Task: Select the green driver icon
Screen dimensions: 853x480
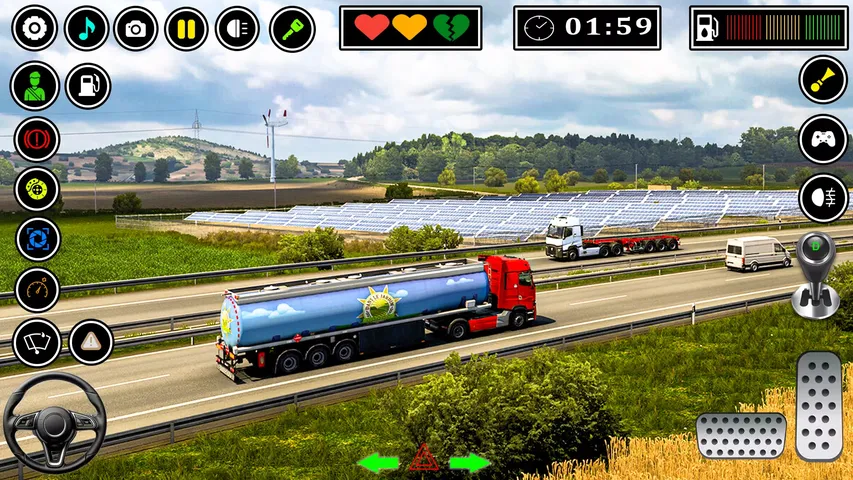Action: point(35,86)
